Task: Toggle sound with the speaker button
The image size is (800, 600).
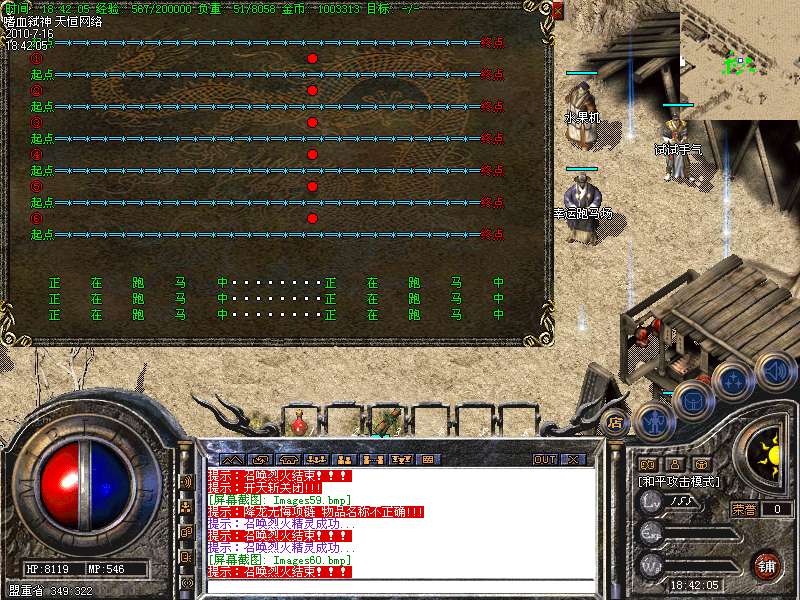Action: [x=774, y=372]
